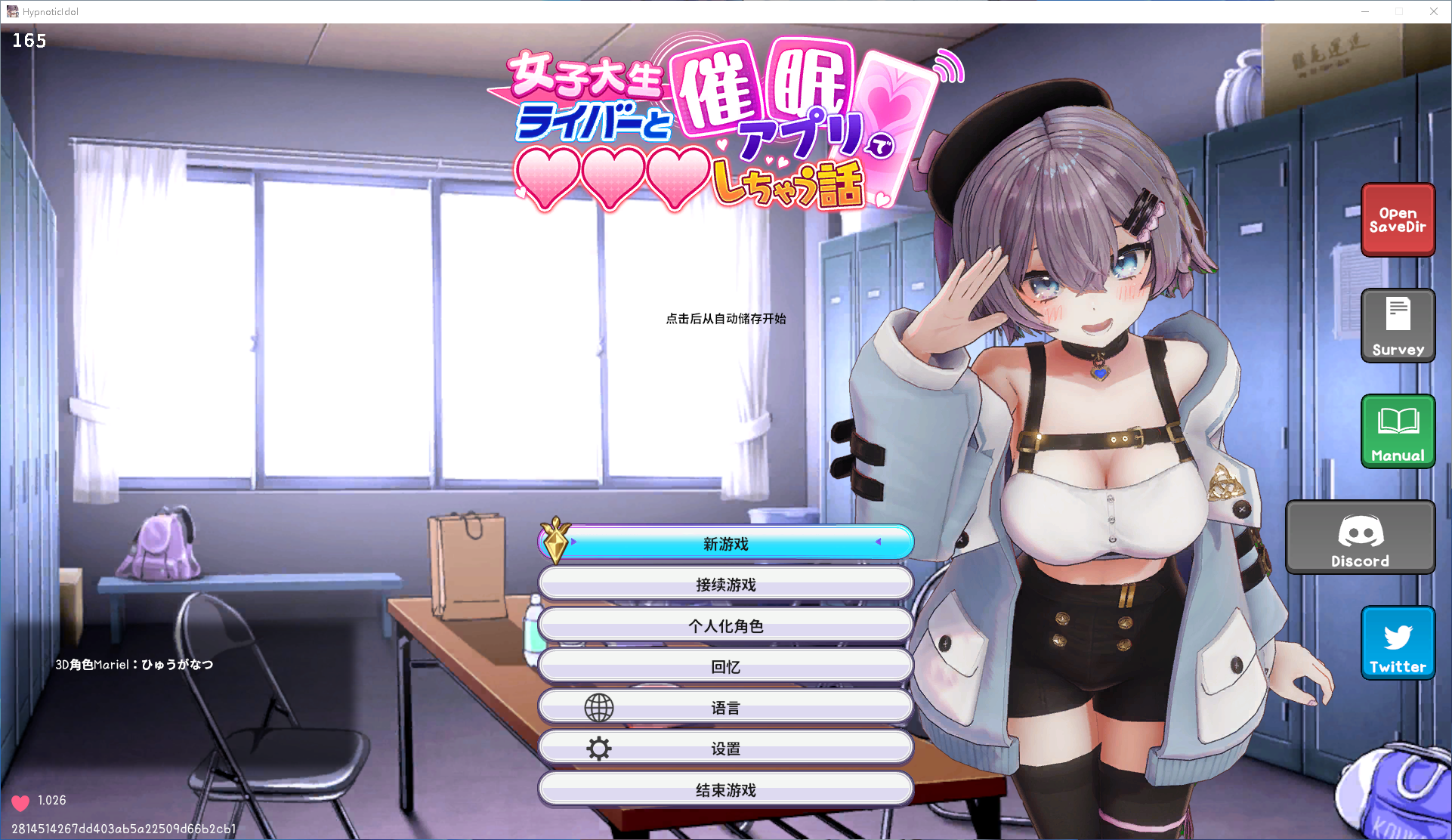Close the HypnoticIdol window
This screenshot has height=840, width=1452.
[x=1433, y=11]
